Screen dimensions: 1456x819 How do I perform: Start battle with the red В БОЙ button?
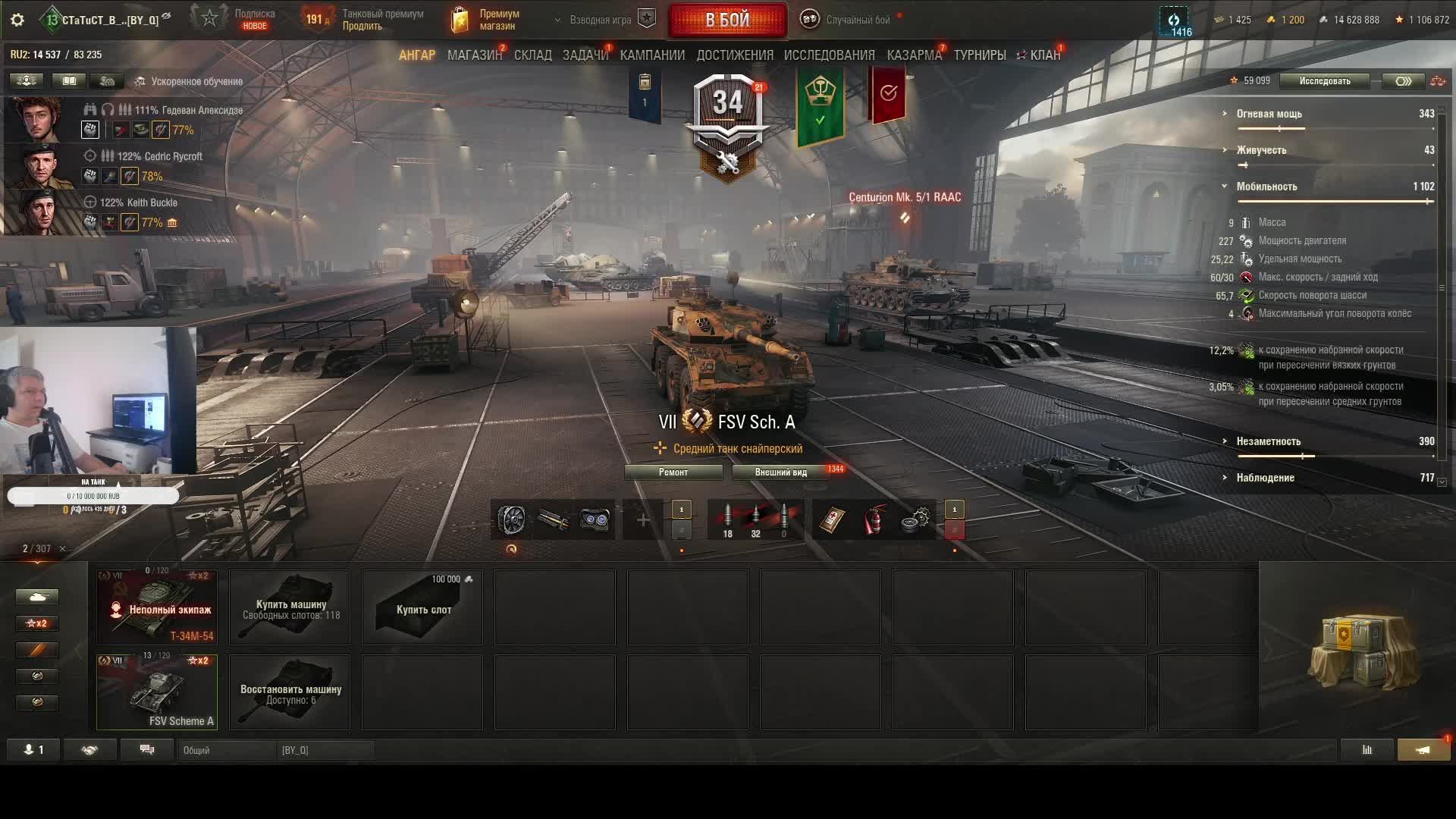coord(727,20)
